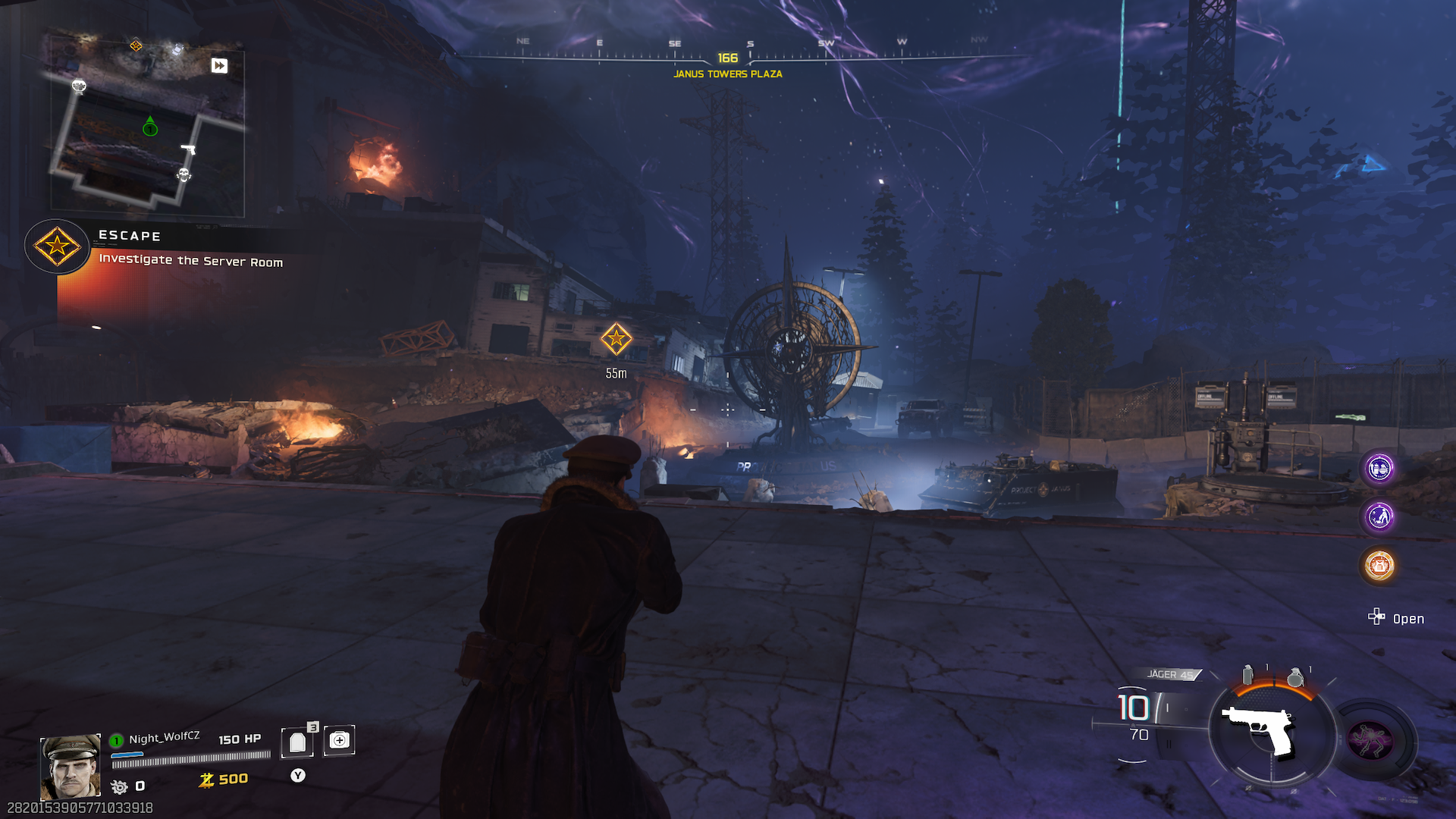Click the objective waypoint star marker showing 55m
Image resolution: width=1456 pixels, height=819 pixels.
tap(616, 339)
